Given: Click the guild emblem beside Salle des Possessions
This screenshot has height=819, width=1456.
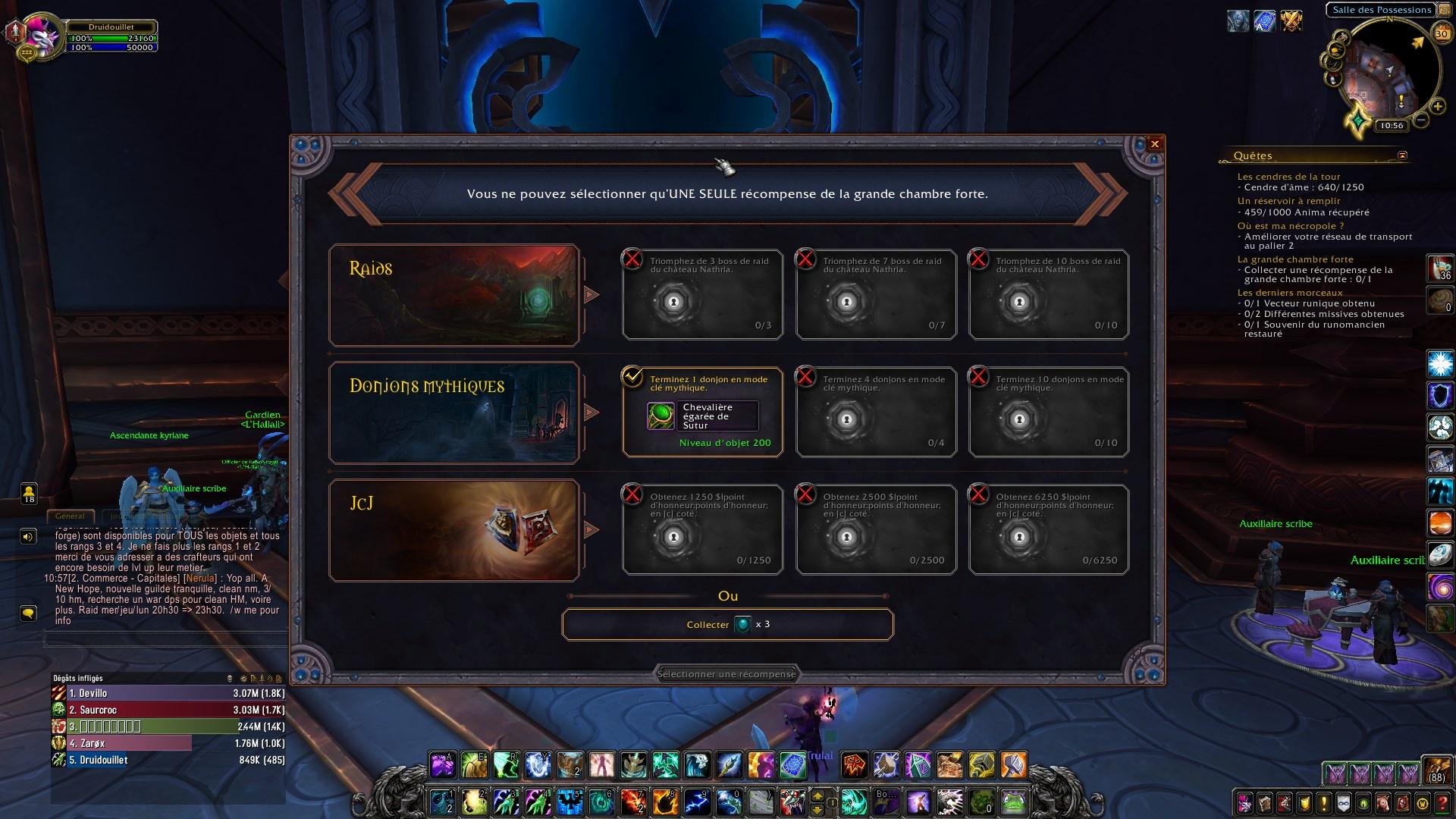Looking at the screenshot, I should [1444, 10].
